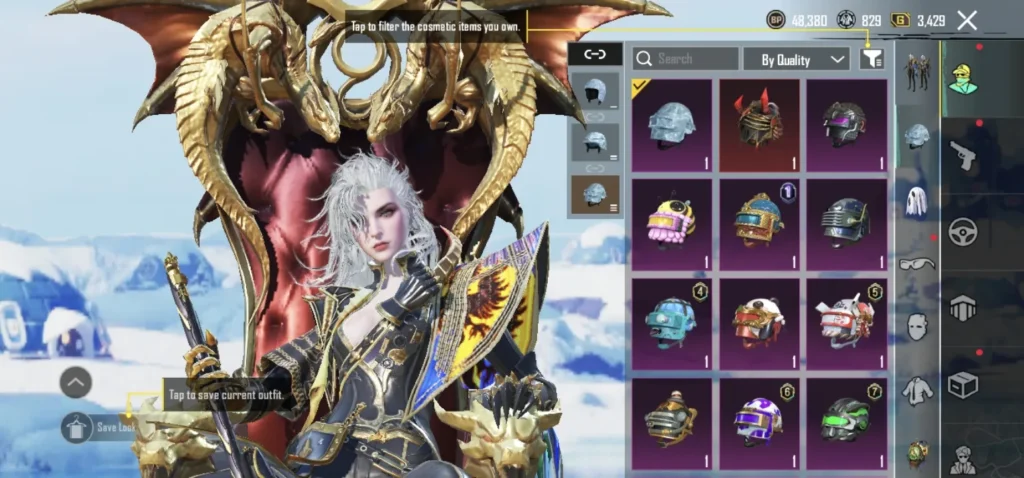The height and width of the screenshot is (478, 1024).
Task: Click the Search field for cosmetics
Action: pyautogui.click(x=686, y=59)
